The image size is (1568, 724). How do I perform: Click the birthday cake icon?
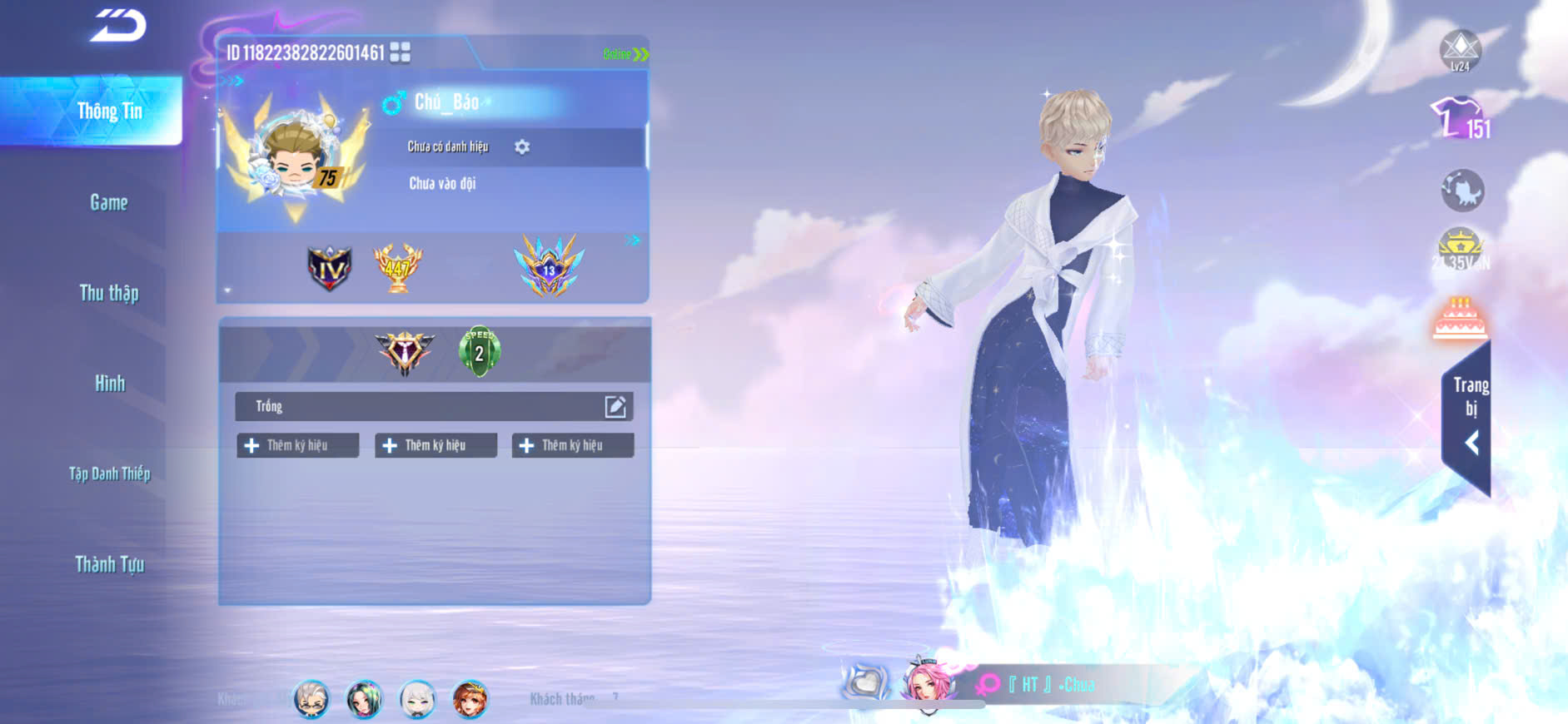click(1460, 319)
